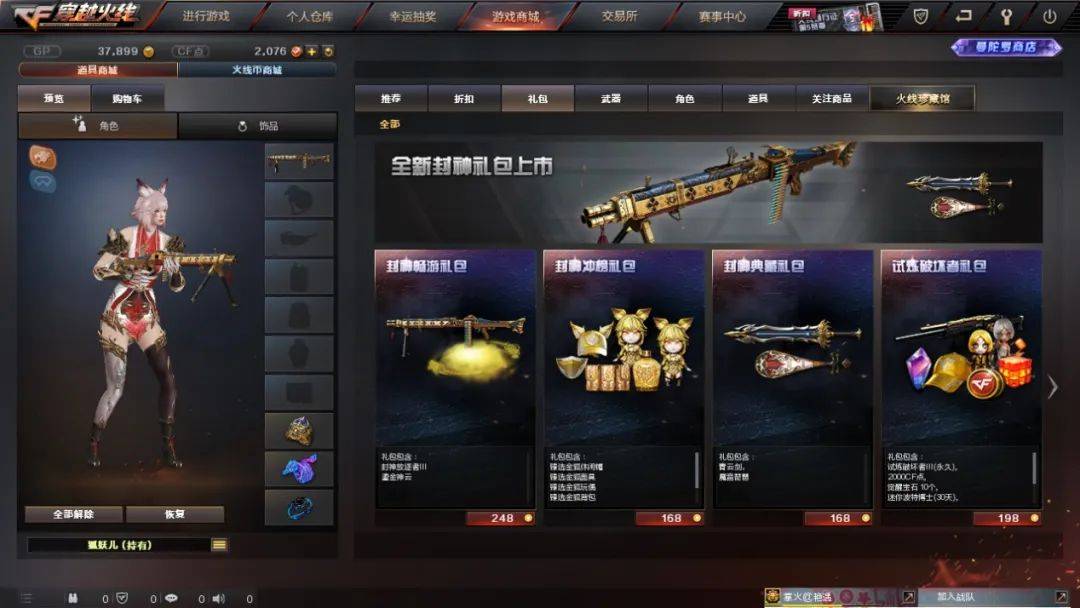Switch preview to 饰品 accessories
Viewport: 1080px width, 608px height.
(x=258, y=126)
